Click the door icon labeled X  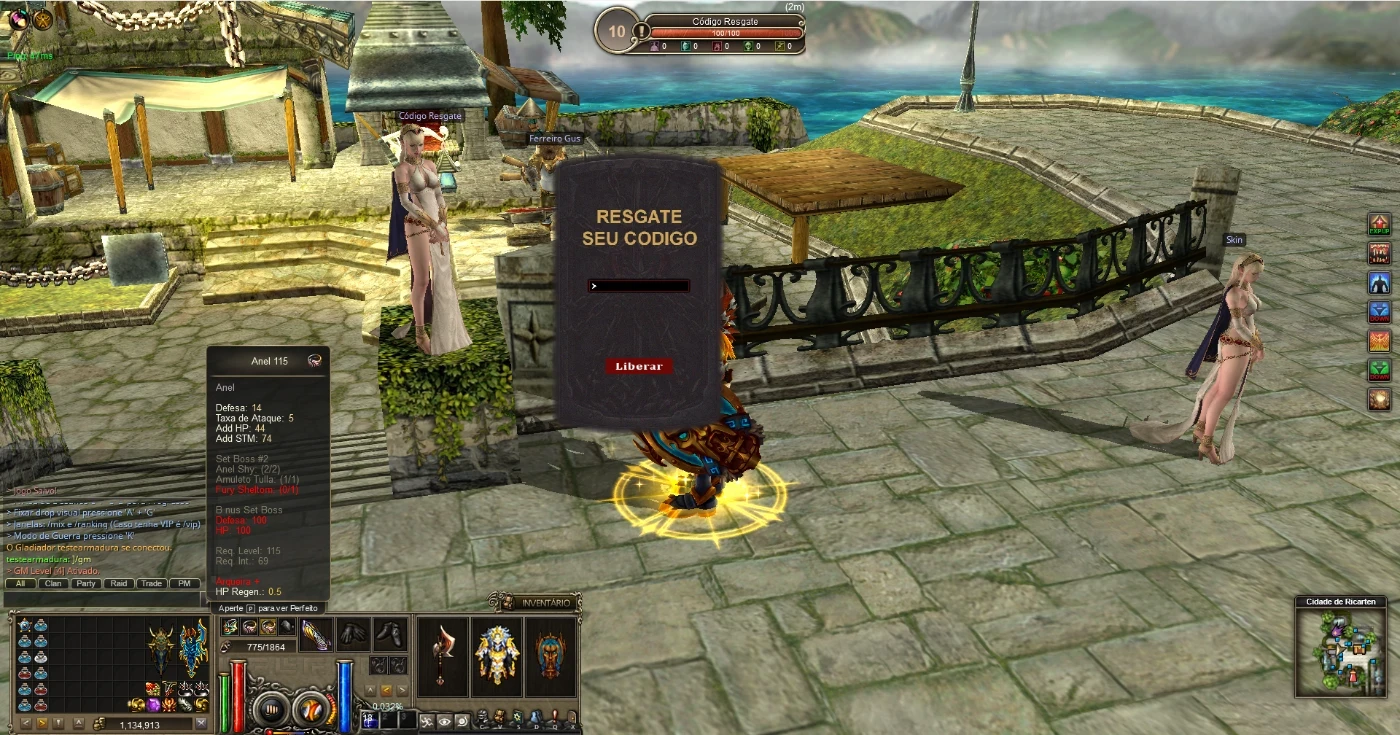tap(571, 716)
